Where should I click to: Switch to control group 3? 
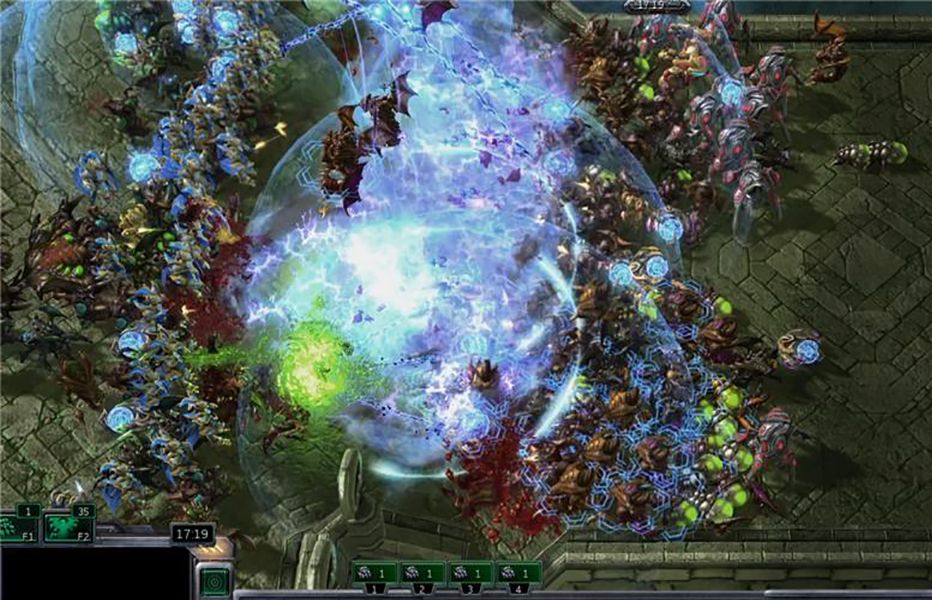tap(471, 574)
